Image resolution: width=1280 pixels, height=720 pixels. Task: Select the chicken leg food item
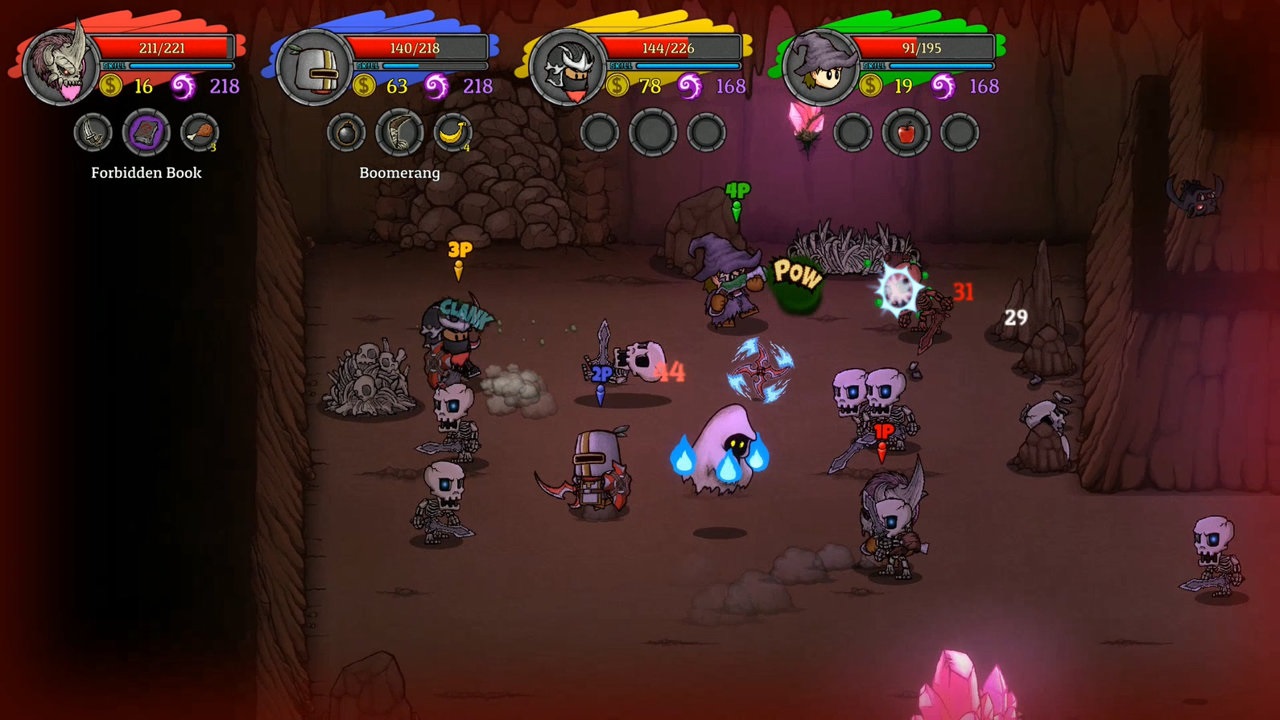click(x=199, y=131)
